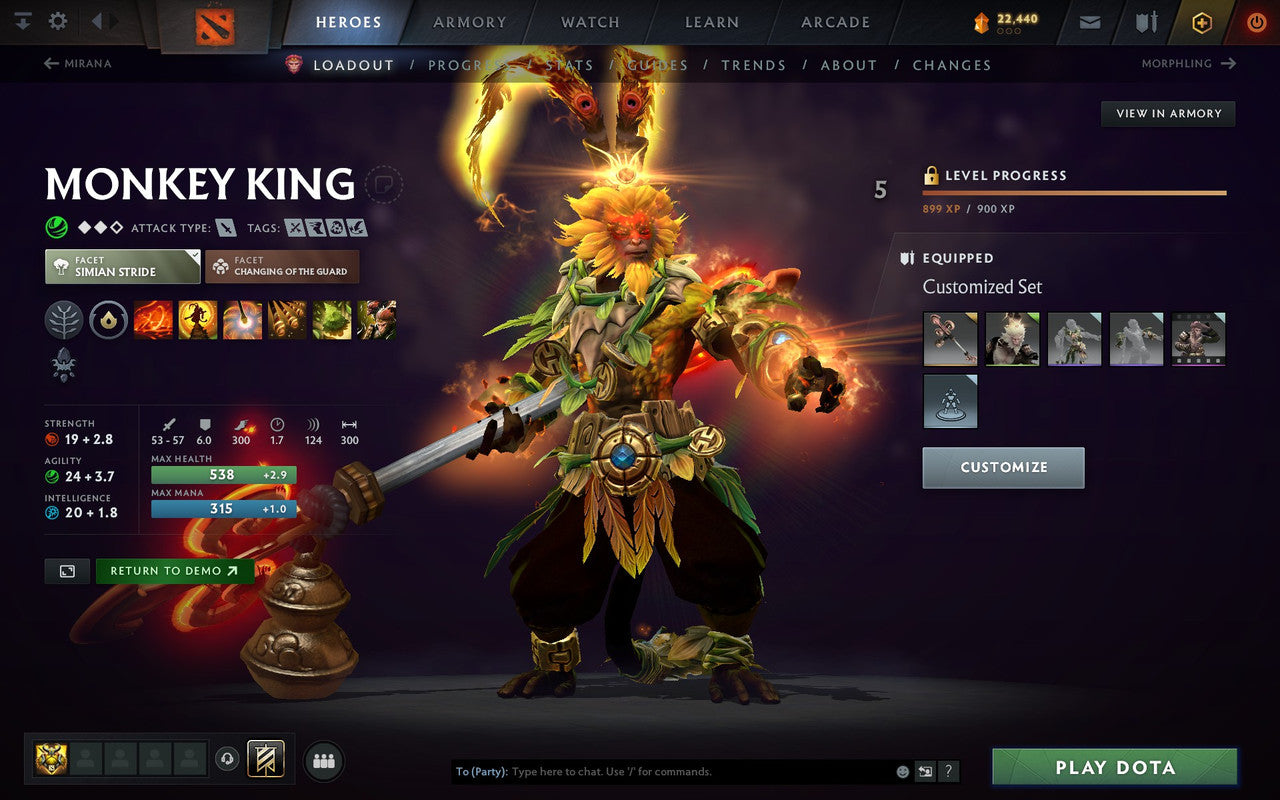Open the Mirana hero navigation arrow
This screenshot has height=800, width=1280.
click(51, 63)
